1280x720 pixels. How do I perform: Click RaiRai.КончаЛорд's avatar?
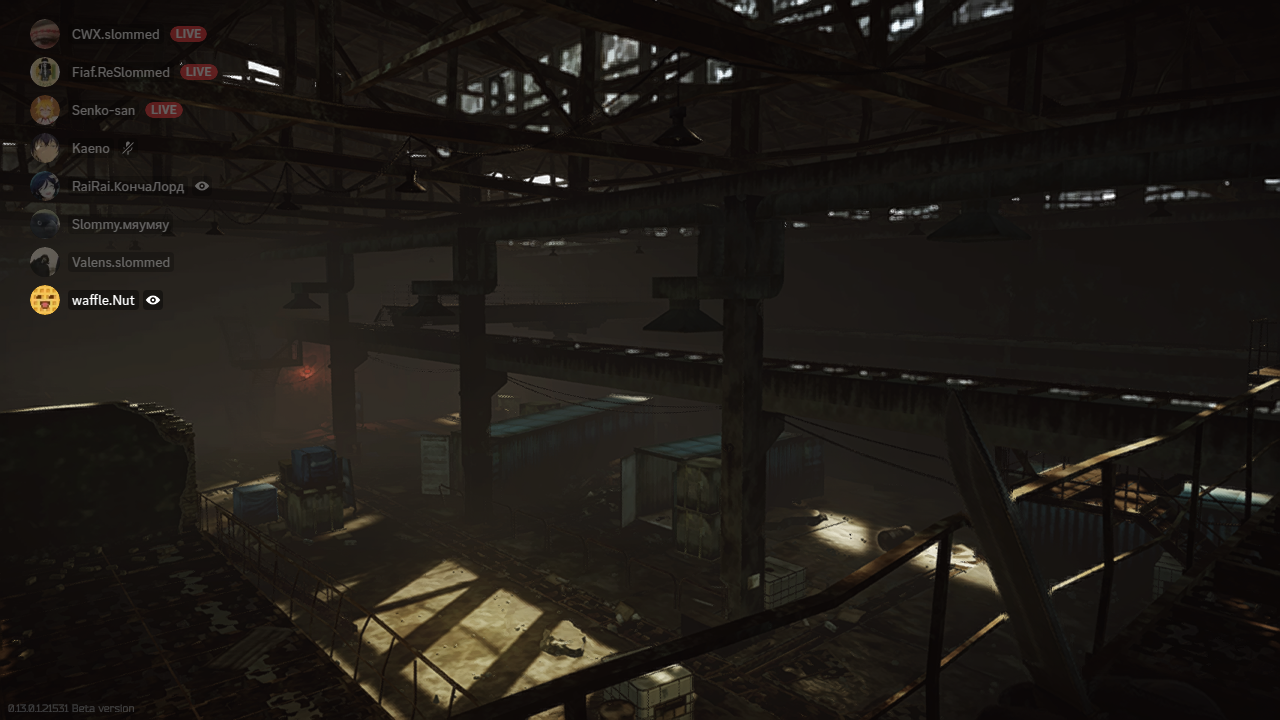tap(45, 186)
